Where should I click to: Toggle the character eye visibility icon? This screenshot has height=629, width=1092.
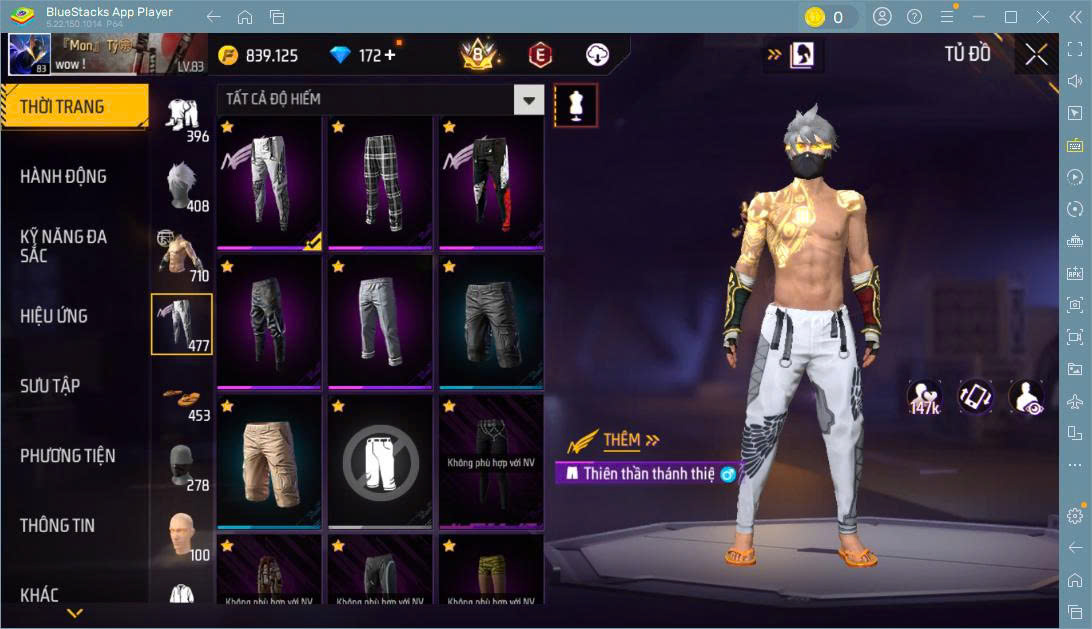coord(1026,398)
